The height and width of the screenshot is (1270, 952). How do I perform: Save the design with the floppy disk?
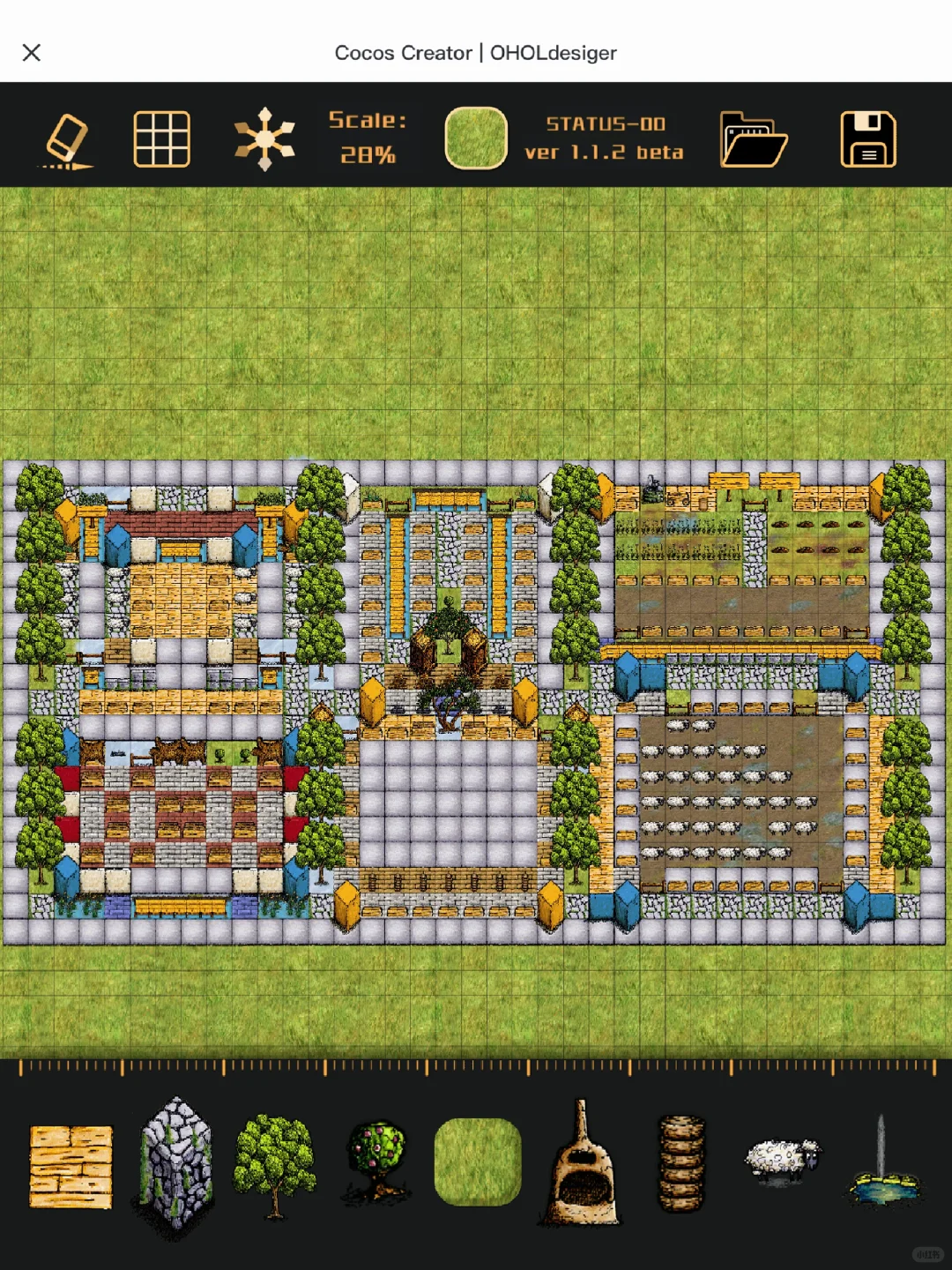tap(868, 139)
